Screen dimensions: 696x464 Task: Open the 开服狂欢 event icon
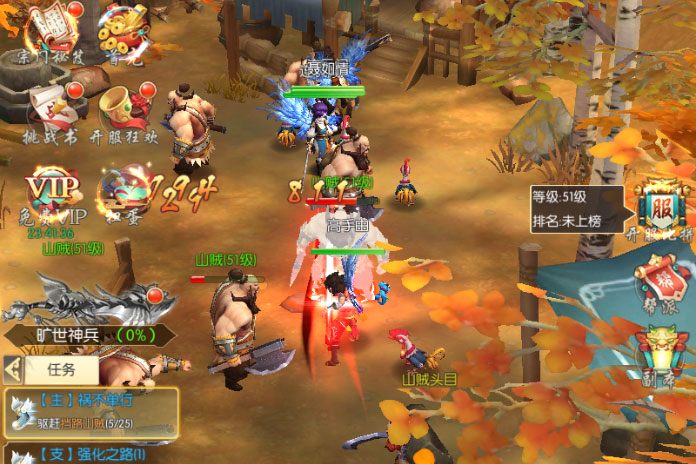[124, 112]
